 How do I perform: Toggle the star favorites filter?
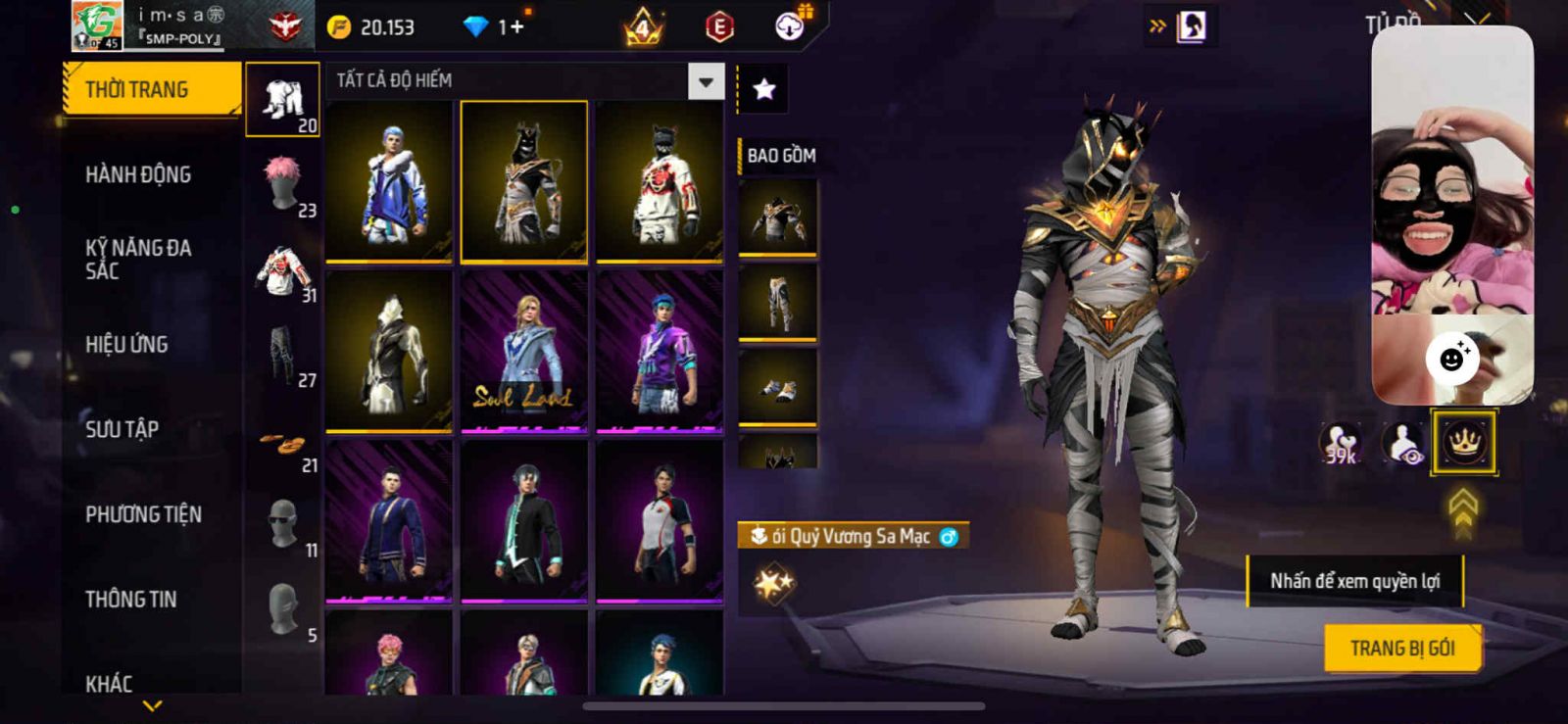[x=763, y=90]
